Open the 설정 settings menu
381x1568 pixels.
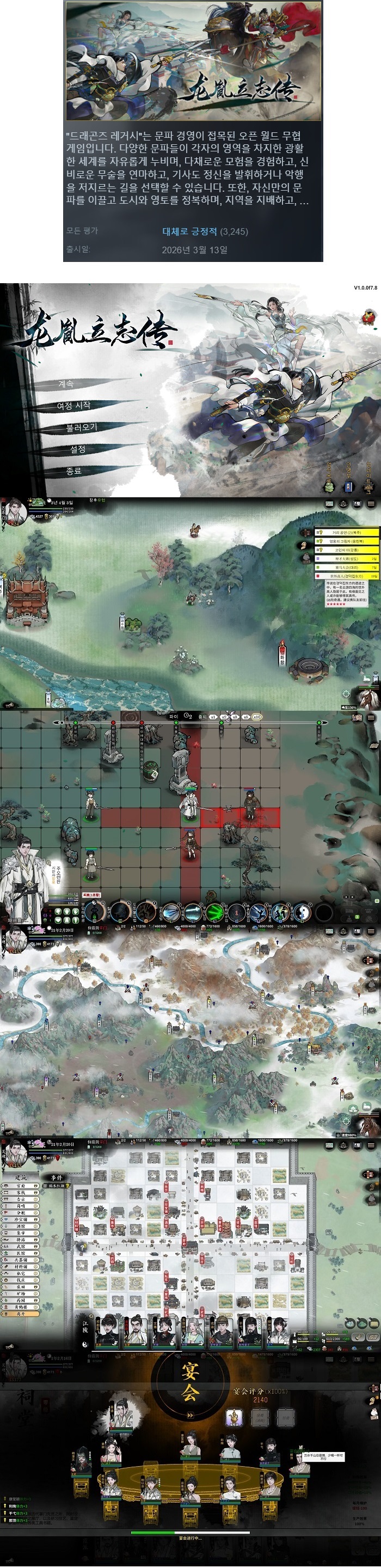coord(77,449)
